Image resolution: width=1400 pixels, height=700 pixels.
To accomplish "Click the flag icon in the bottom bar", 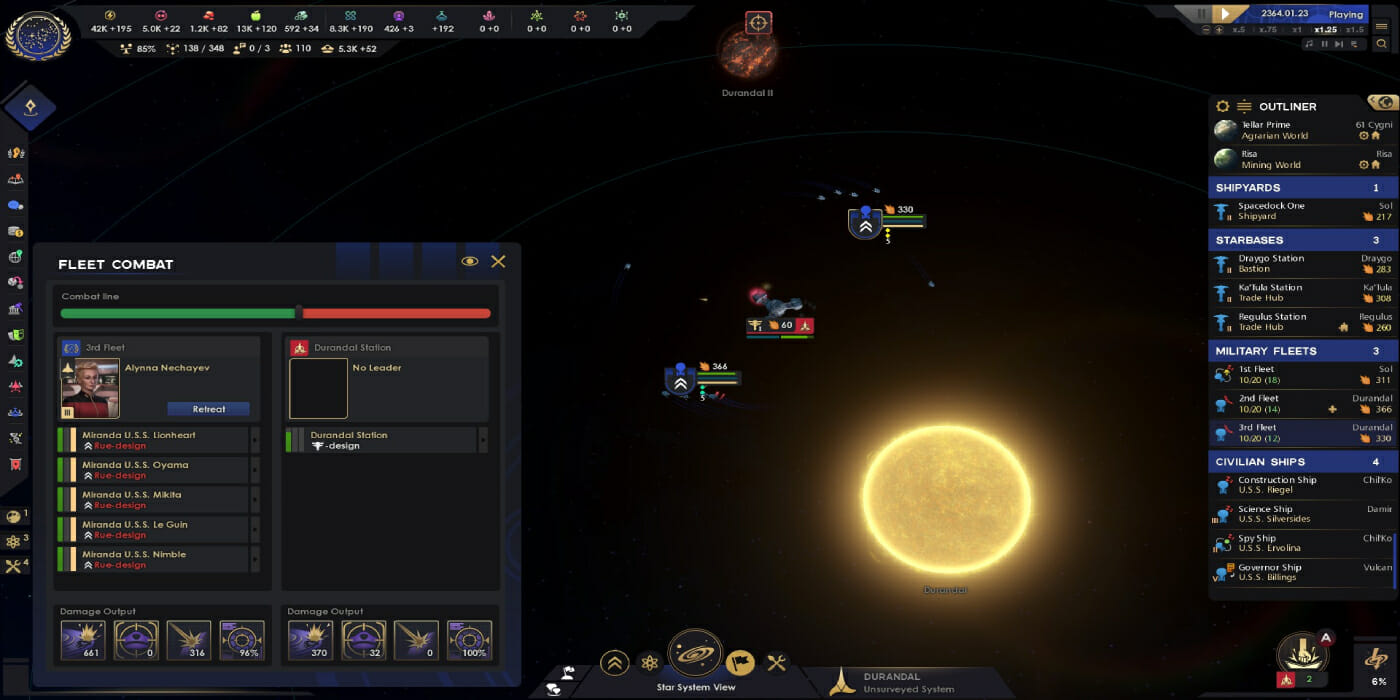I will pyautogui.click(x=740, y=662).
